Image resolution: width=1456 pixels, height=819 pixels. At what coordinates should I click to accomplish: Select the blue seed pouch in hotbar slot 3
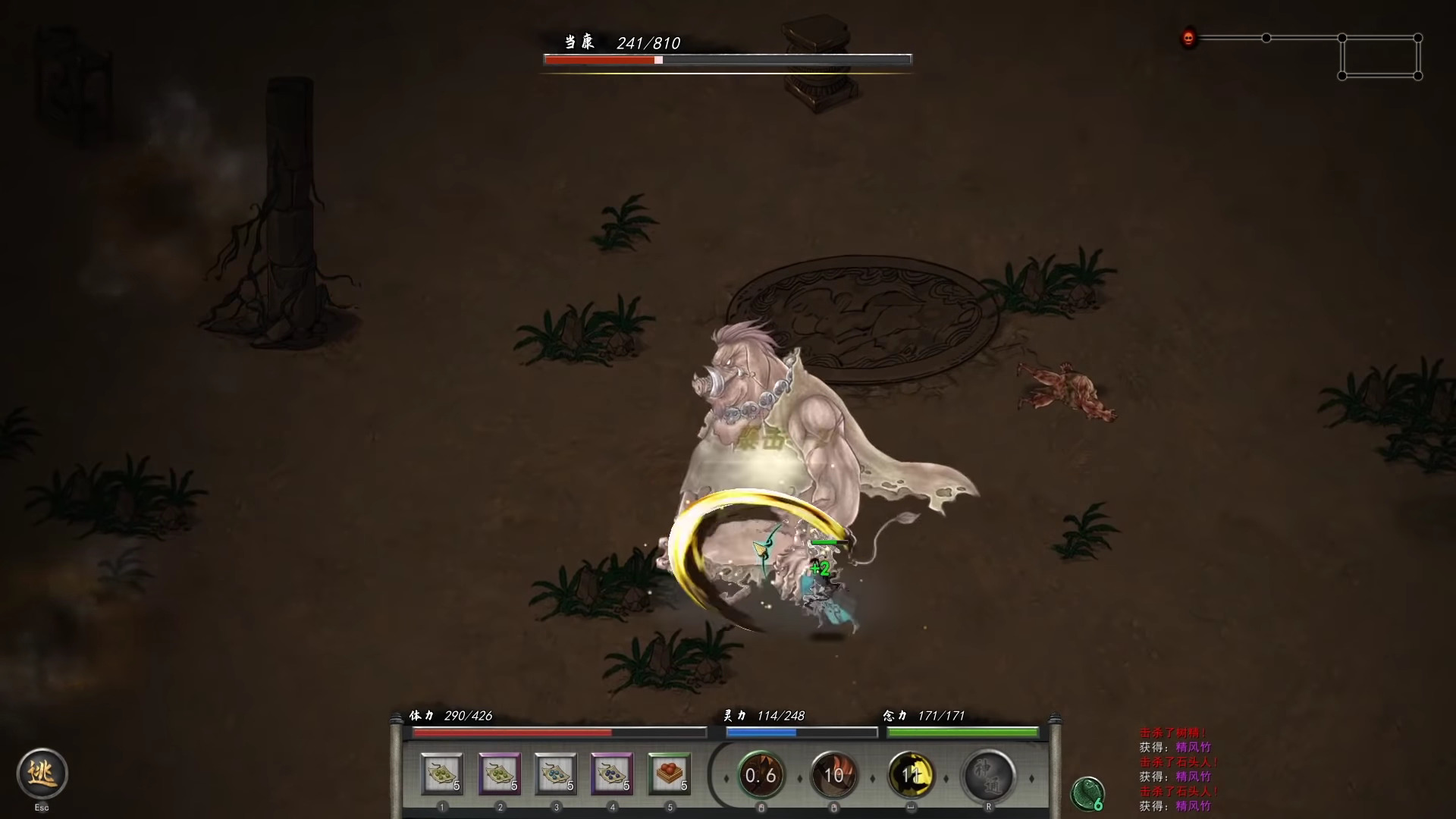point(556,773)
